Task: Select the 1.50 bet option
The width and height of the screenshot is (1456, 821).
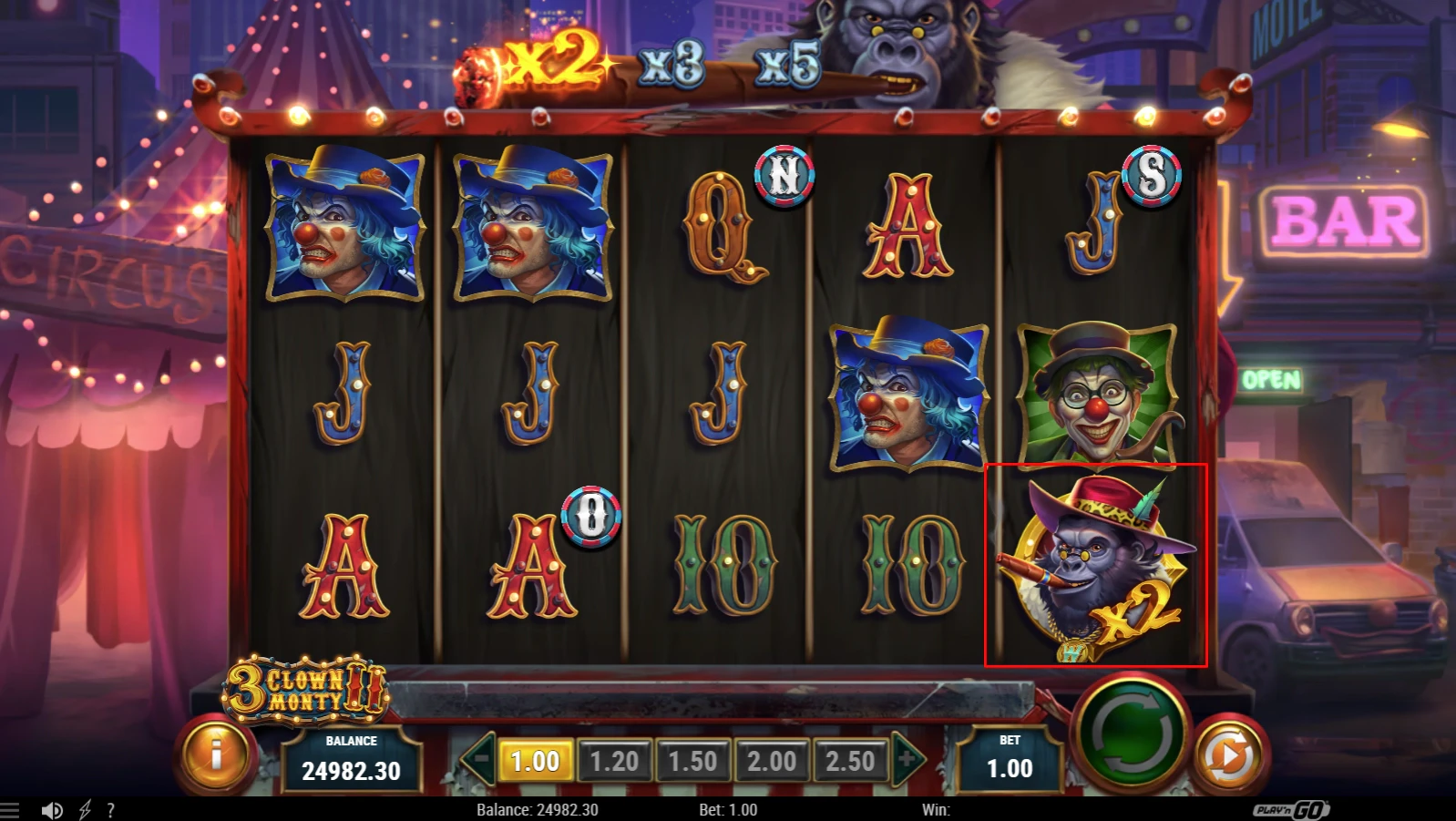Action: (x=694, y=760)
